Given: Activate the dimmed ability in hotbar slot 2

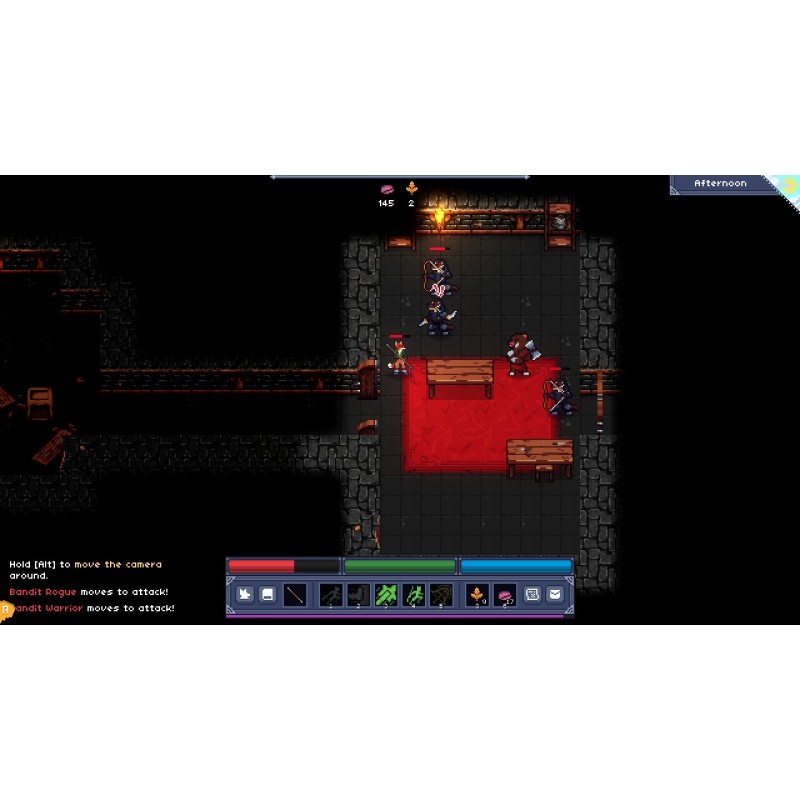Looking at the screenshot, I should [358, 595].
